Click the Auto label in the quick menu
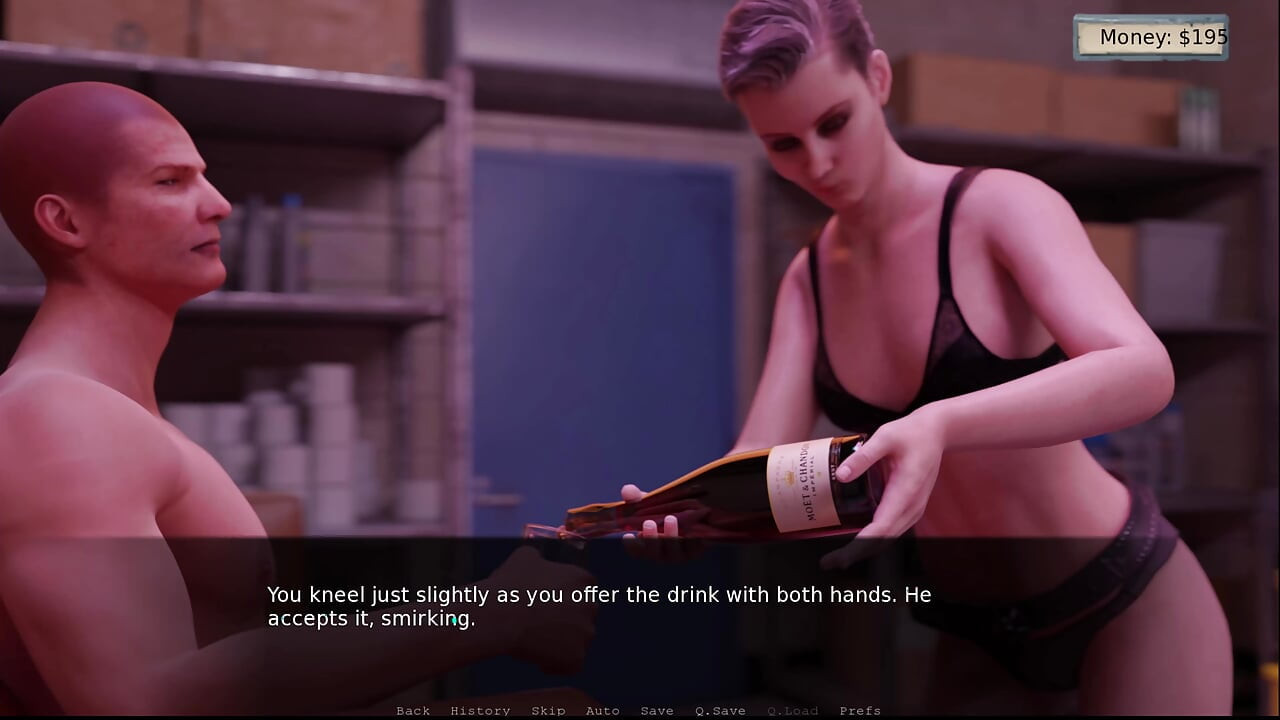Viewport: 1280px width, 720px height. (x=603, y=710)
